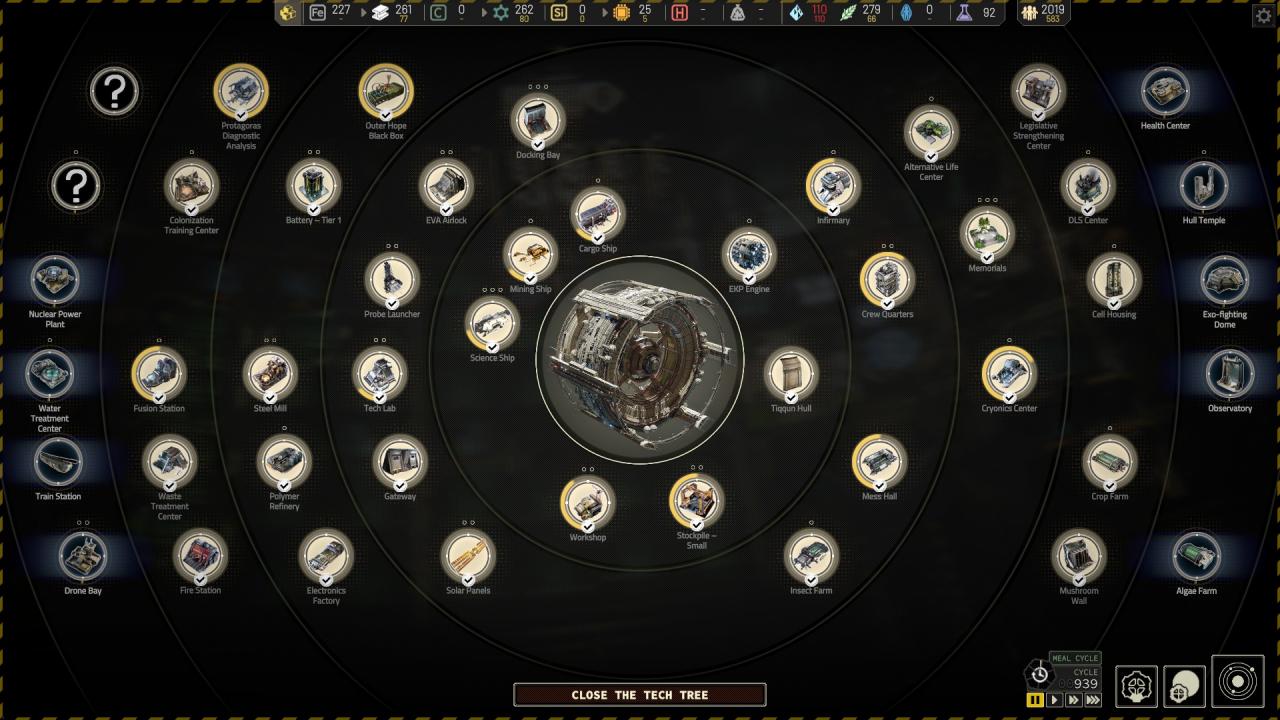This screenshot has height=720, width=1280.
Task: Choose the Solar Panels technology
Action: click(468, 556)
